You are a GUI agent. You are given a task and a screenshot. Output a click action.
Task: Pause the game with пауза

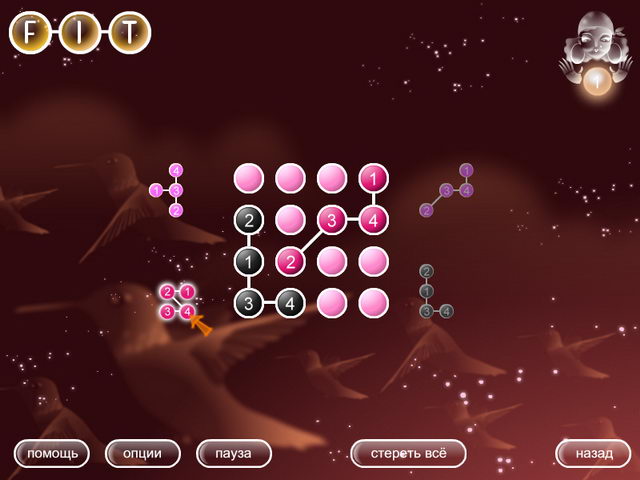click(234, 453)
